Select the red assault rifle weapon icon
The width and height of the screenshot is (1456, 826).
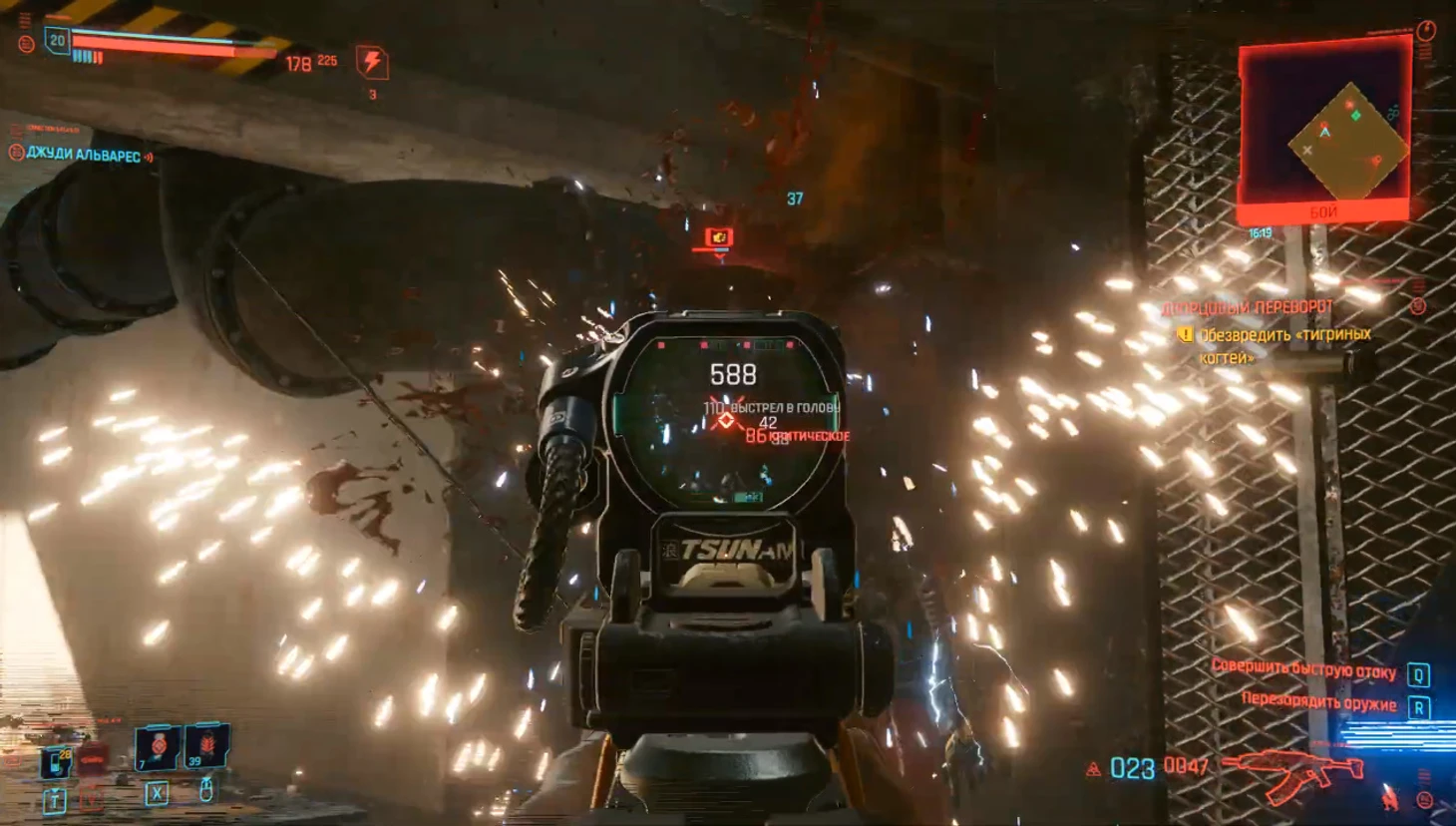(1294, 772)
